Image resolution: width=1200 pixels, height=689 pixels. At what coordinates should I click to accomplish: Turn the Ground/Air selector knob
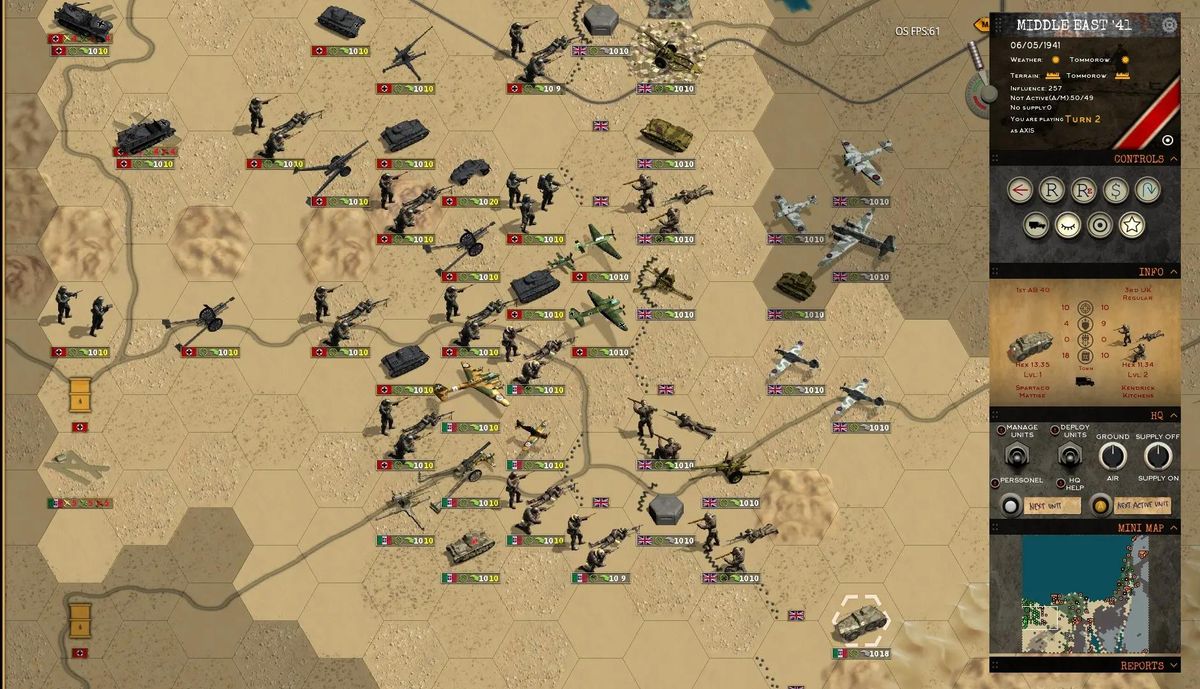click(1113, 457)
